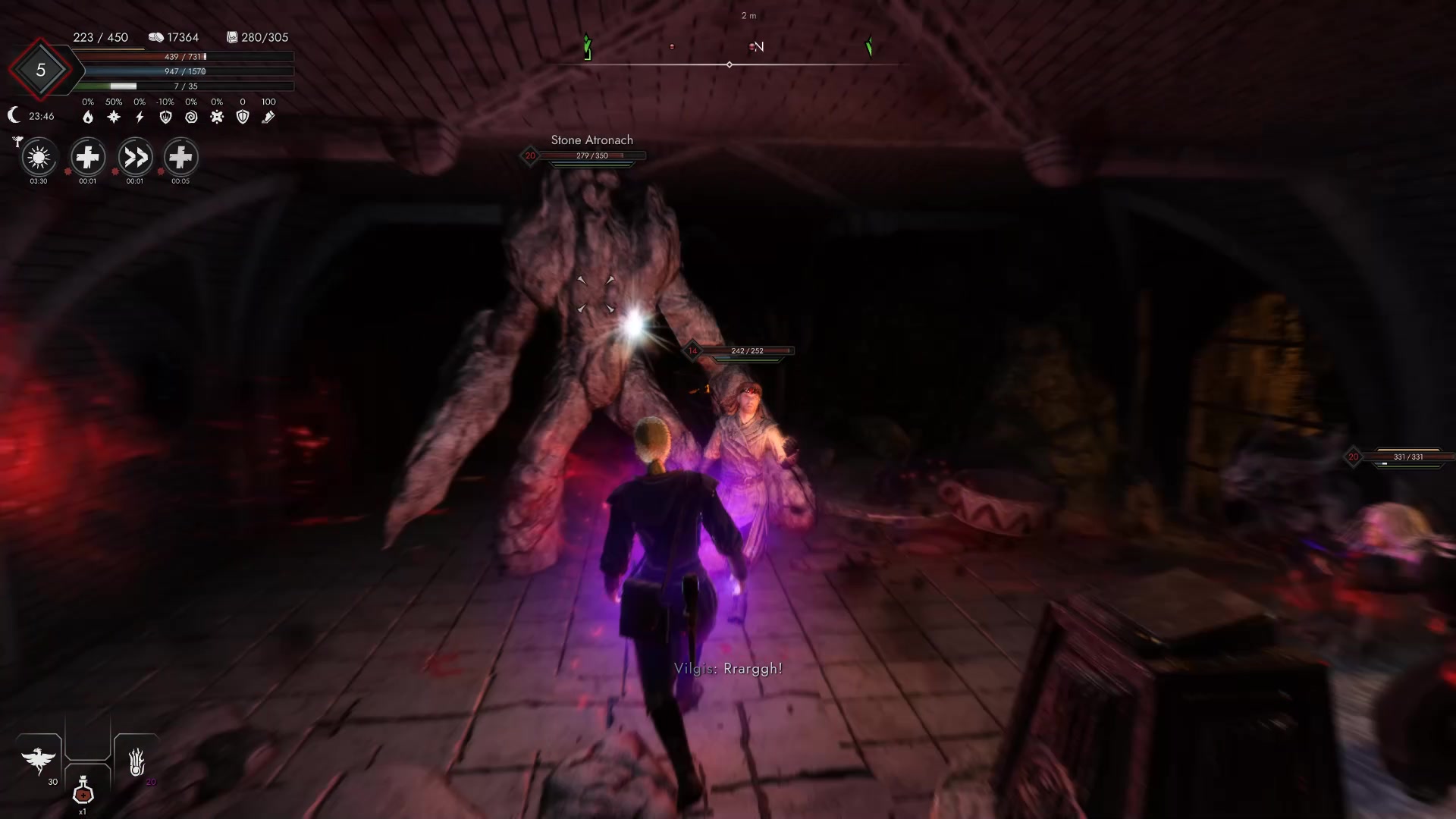Click the fire resistance flame icon

click(86, 117)
